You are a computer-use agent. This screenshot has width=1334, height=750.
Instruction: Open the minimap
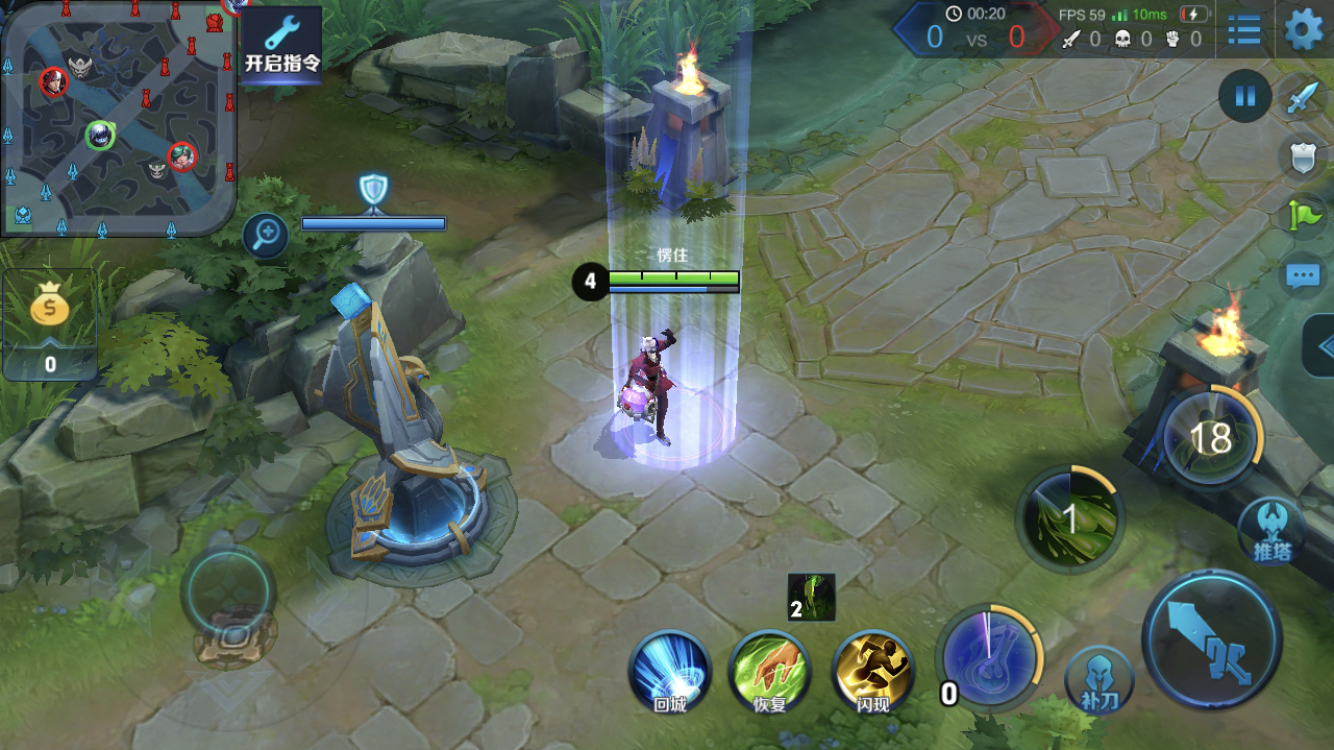coord(118,118)
